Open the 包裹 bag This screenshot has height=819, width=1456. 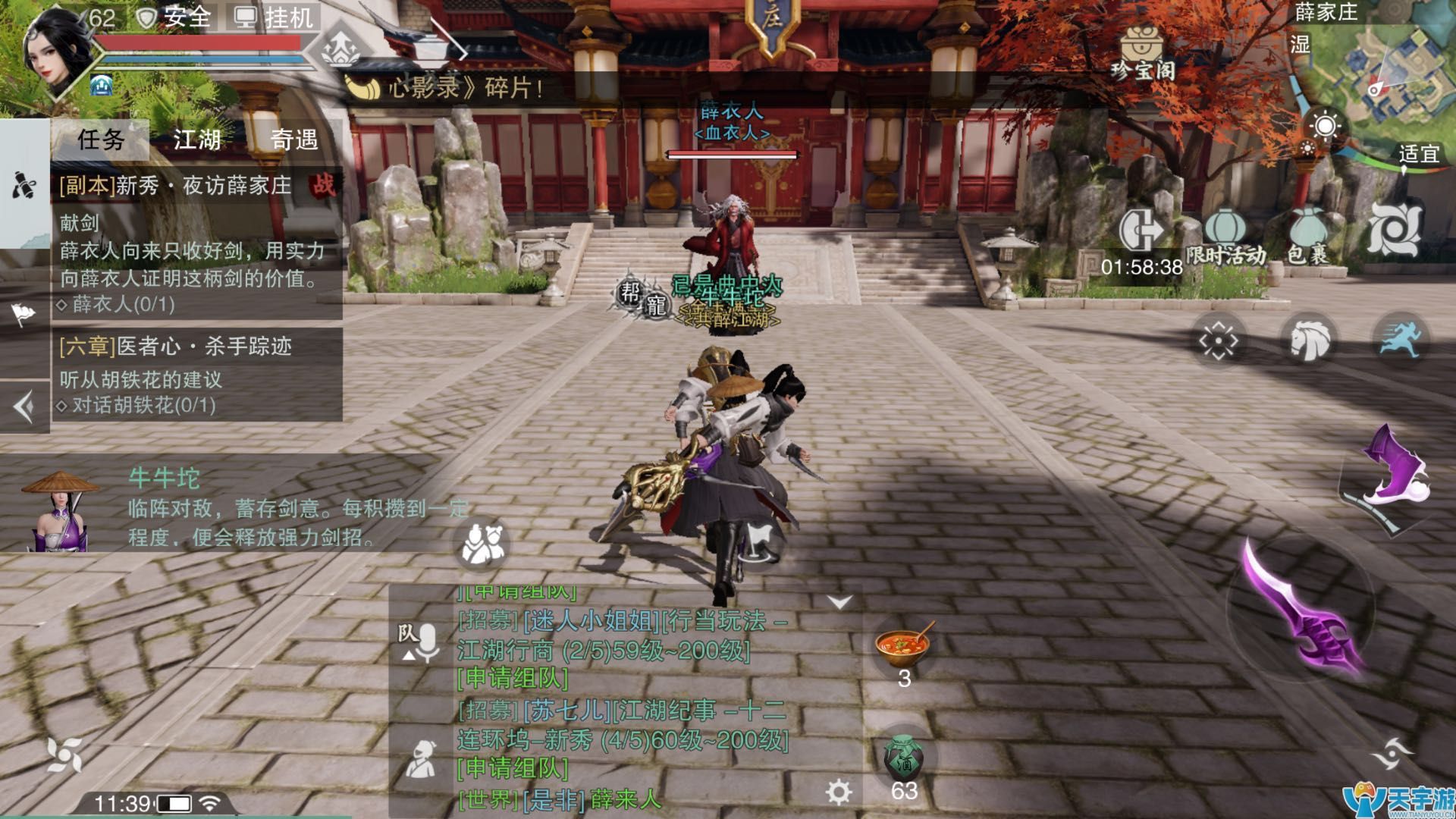(x=1308, y=235)
